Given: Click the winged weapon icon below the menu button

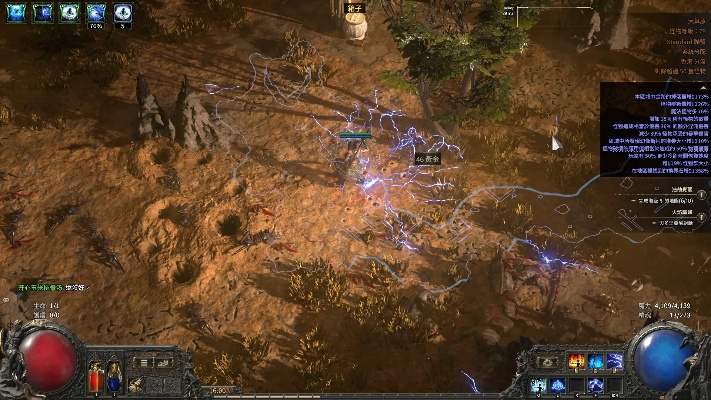Looking at the screenshot, I should click(136, 382).
